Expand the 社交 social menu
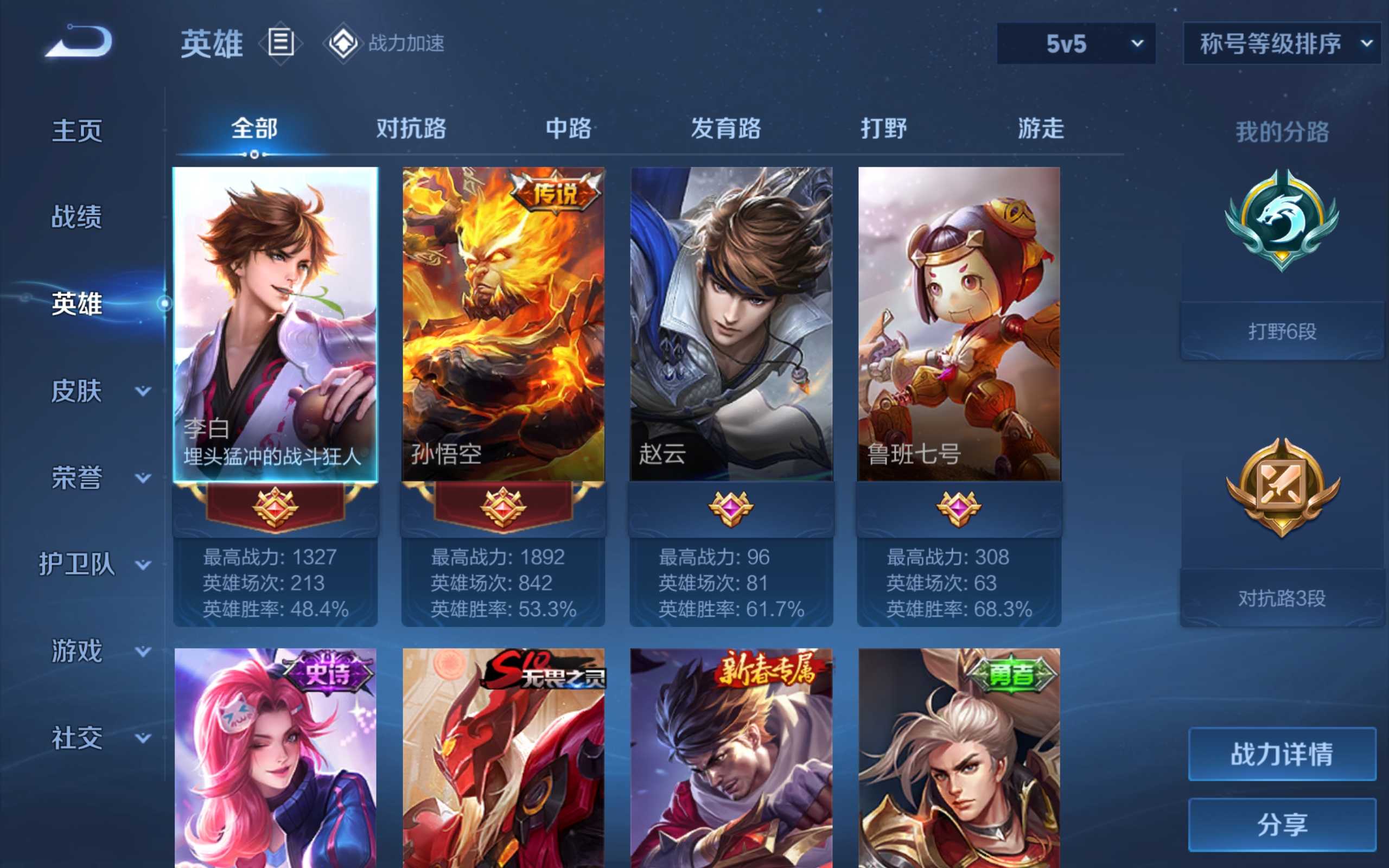Screen dimensions: 1389x868 (x=98, y=738)
